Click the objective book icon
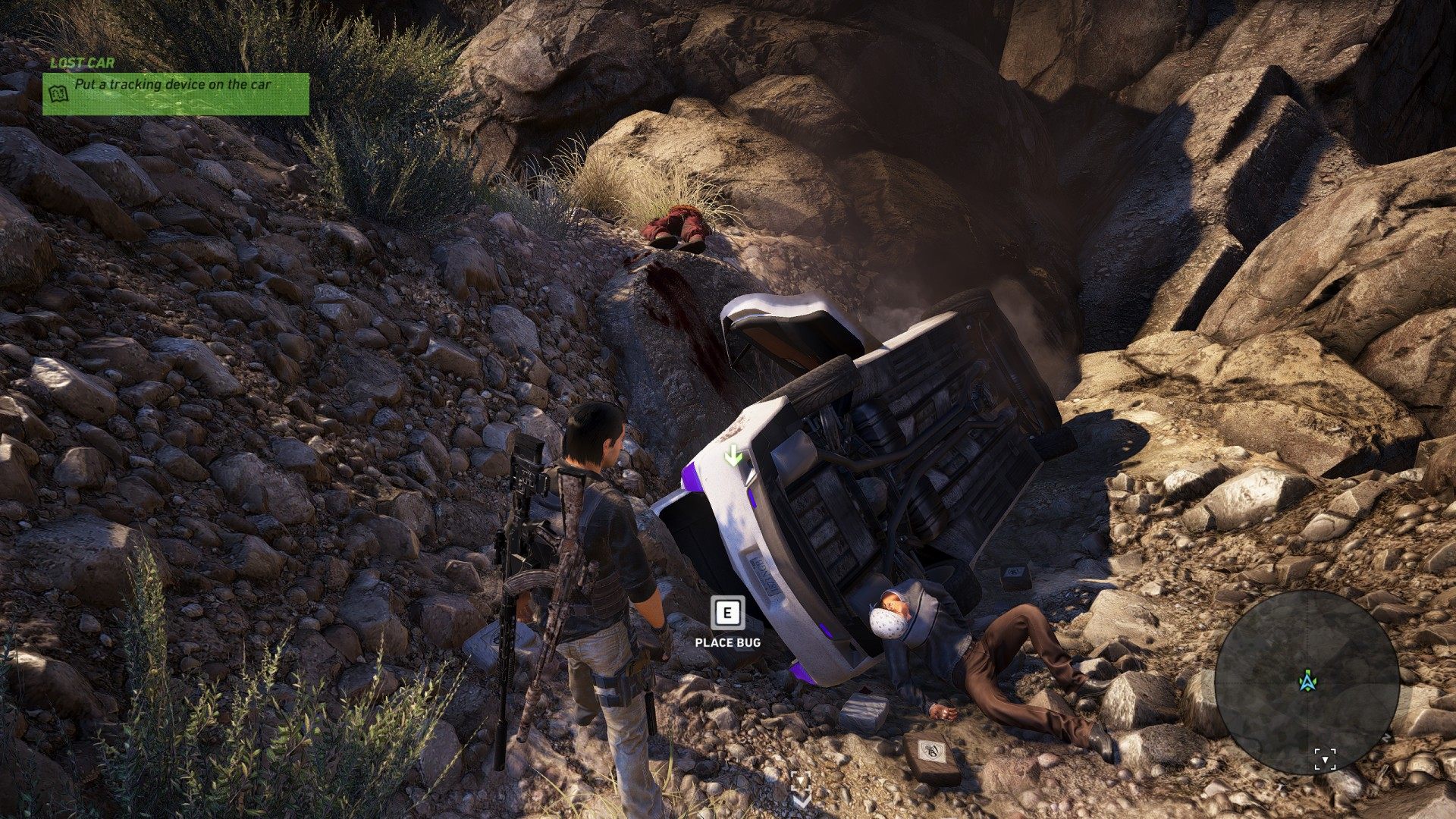Screen dimensions: 1456x819 tap(58, 93)
